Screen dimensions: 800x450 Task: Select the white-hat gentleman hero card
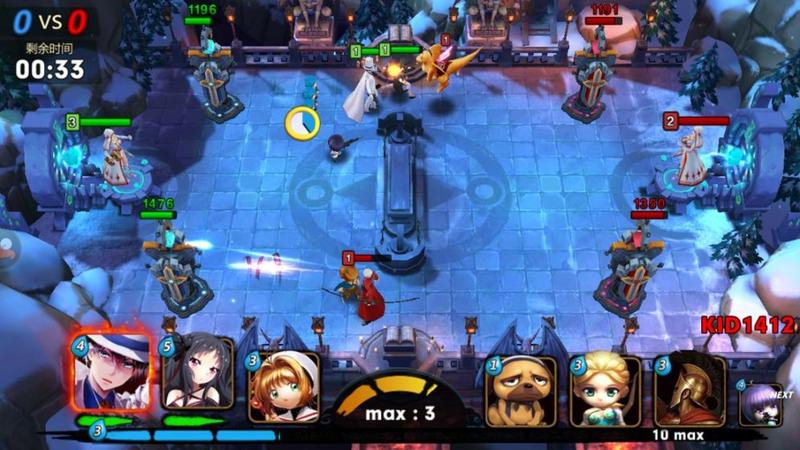(x=111, y=373)
